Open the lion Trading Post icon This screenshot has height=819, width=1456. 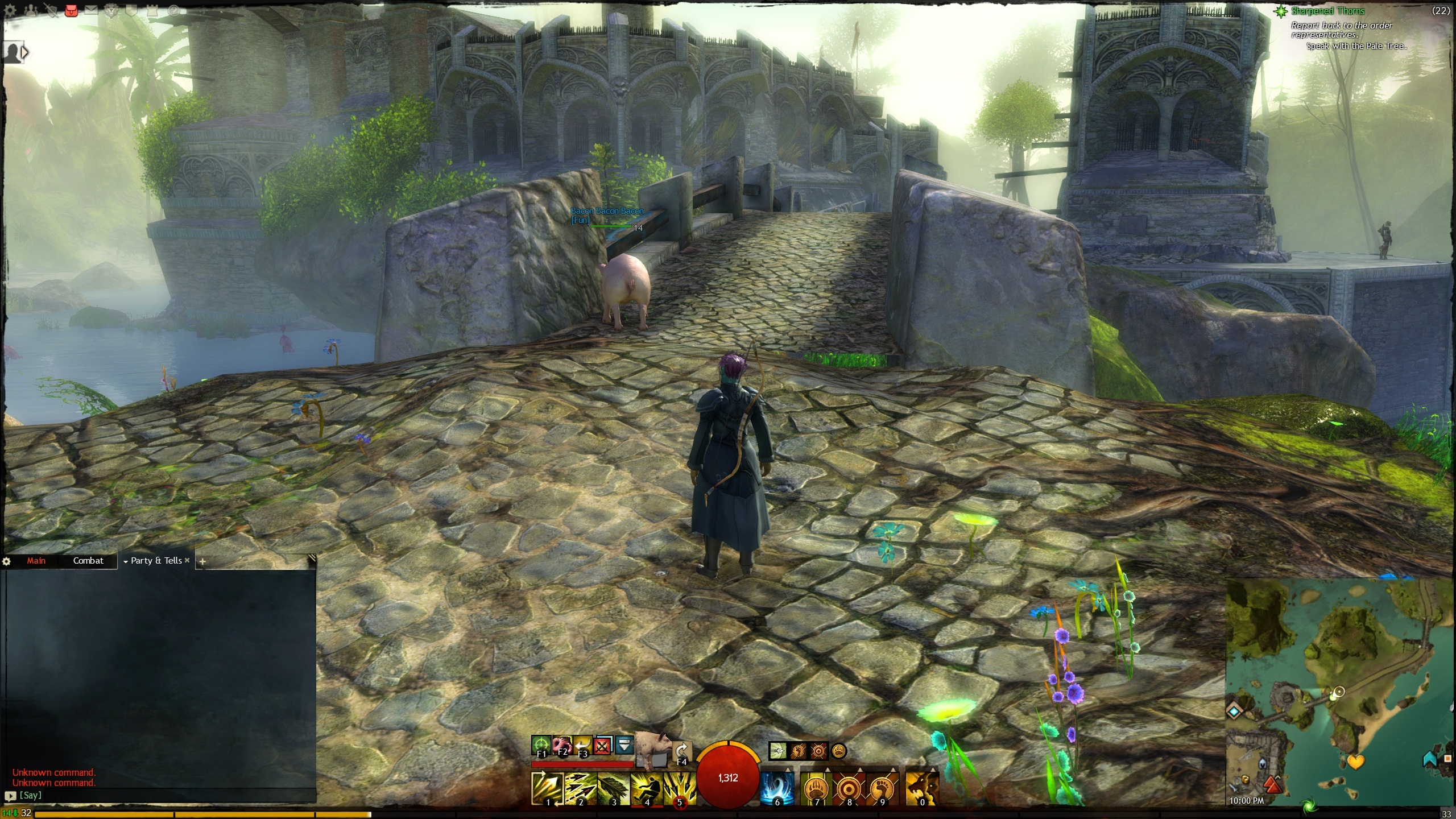[112, 10]
